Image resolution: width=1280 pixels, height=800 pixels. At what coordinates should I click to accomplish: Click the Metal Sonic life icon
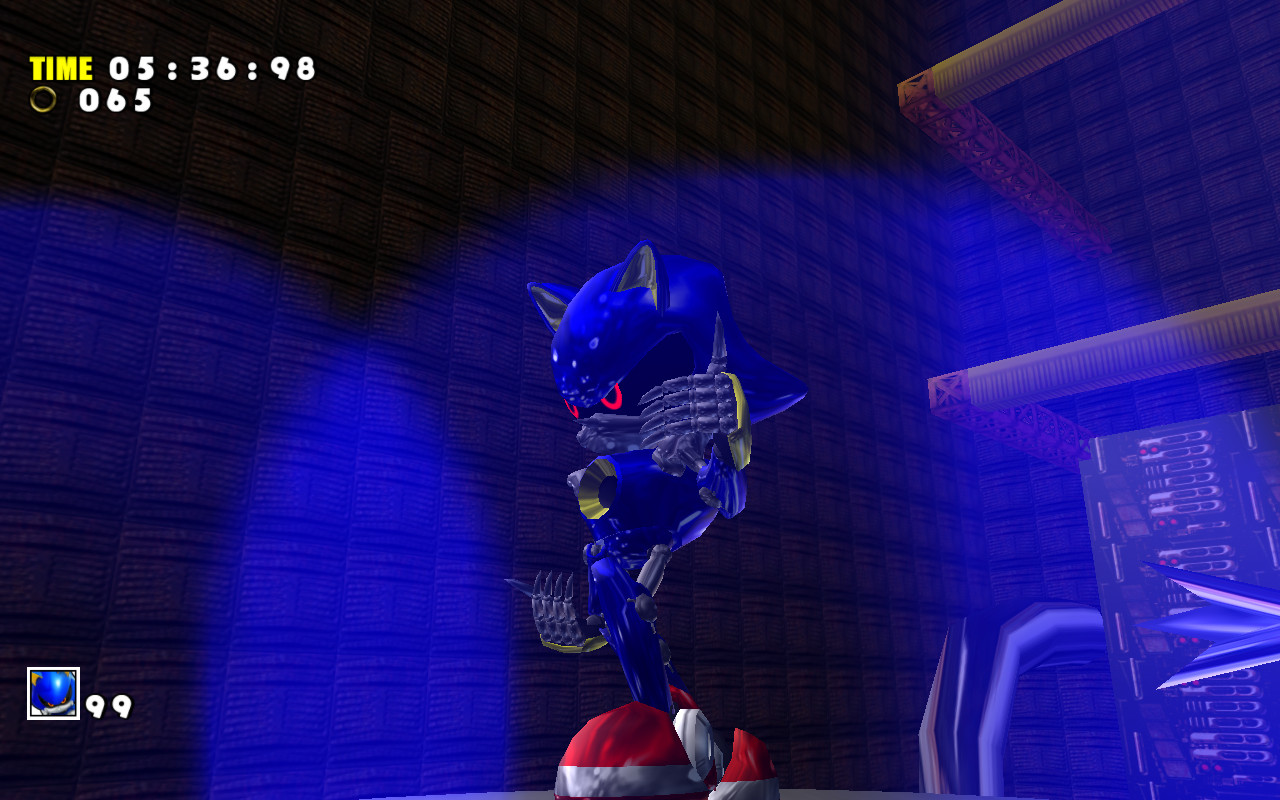55,690
